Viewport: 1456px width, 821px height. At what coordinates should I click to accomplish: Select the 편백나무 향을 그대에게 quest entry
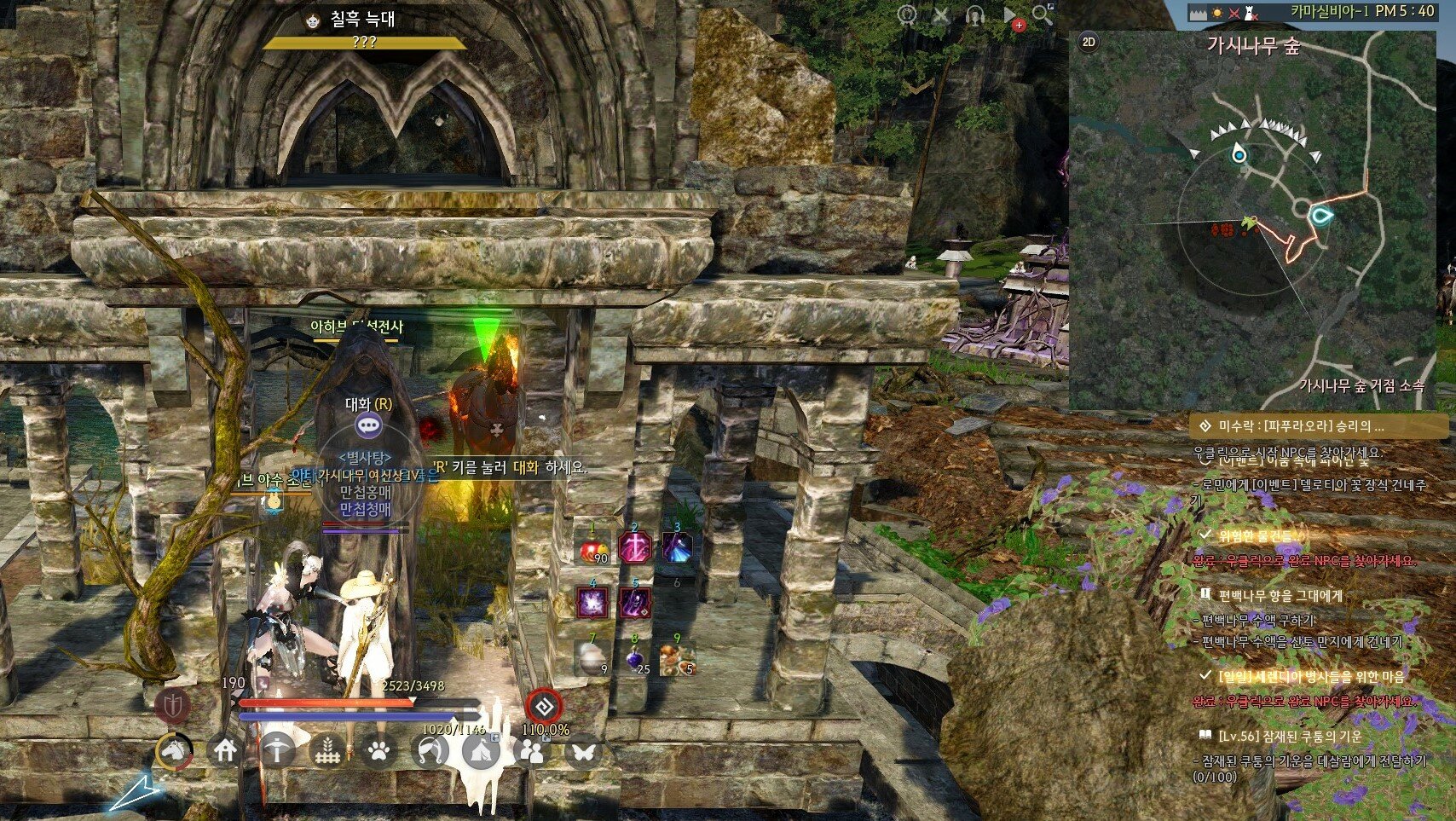[1280, 595]
